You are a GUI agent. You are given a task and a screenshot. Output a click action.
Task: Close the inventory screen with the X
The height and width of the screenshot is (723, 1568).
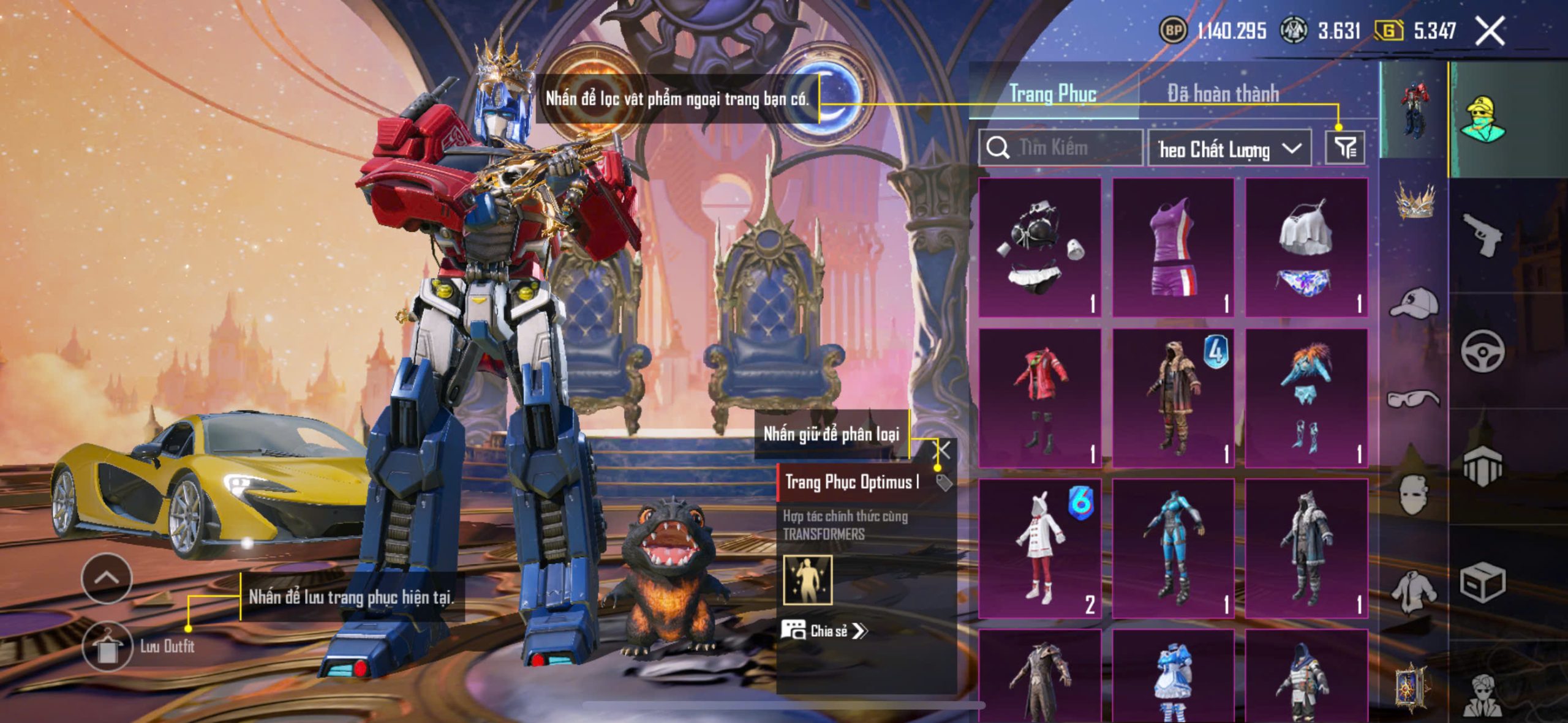coord(1490,31)
